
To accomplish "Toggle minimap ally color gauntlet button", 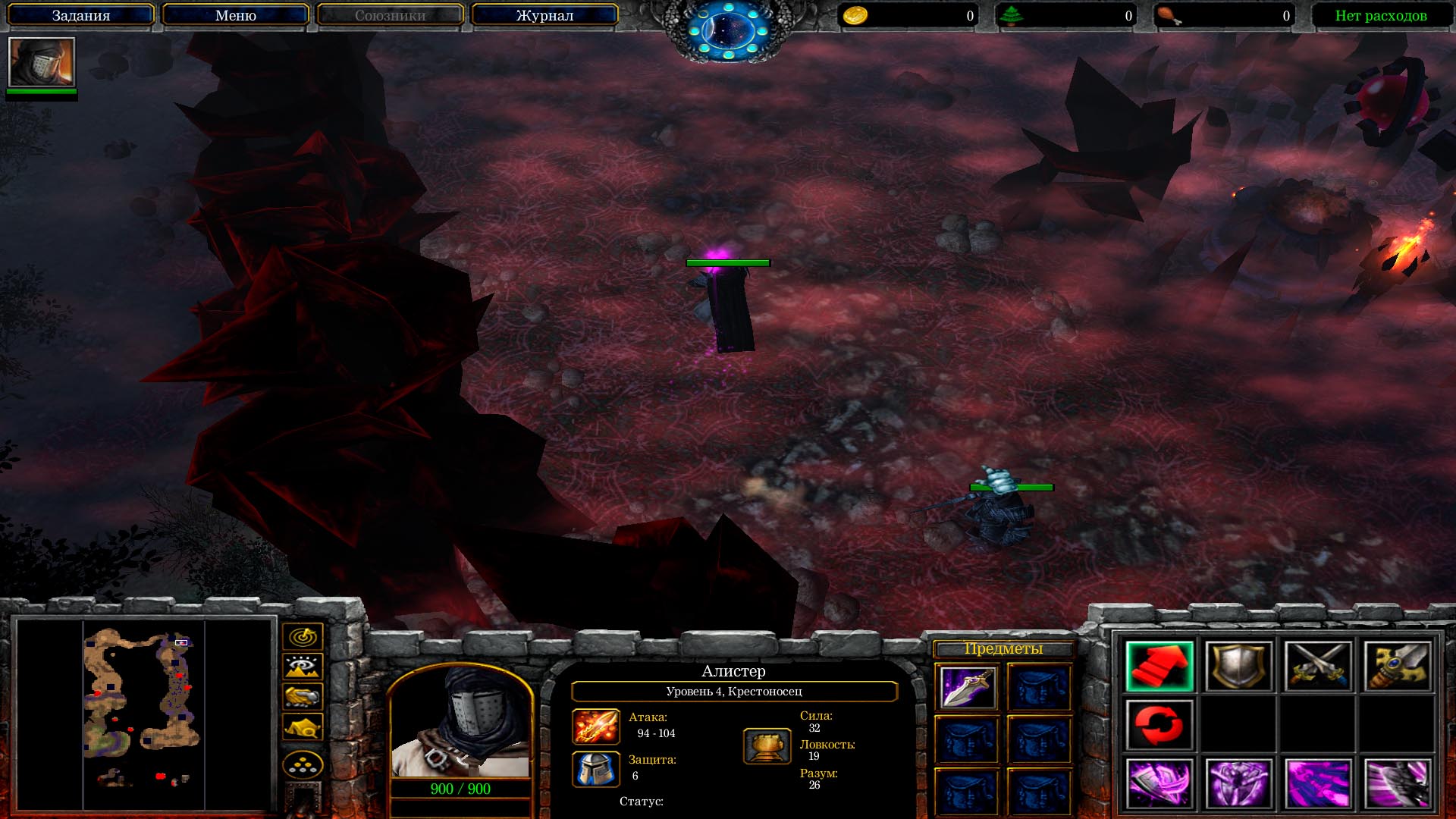I will pos(303,696).
